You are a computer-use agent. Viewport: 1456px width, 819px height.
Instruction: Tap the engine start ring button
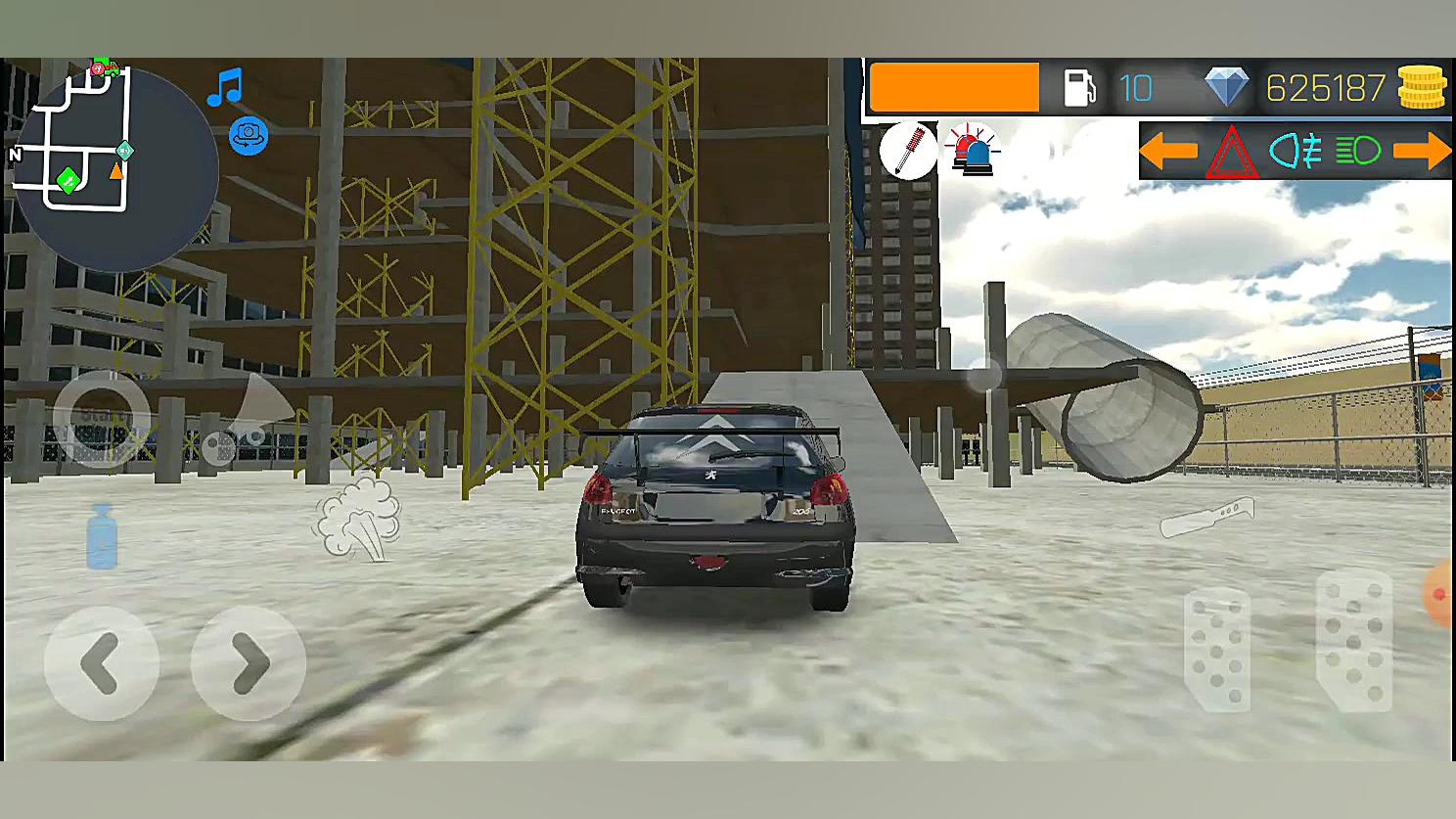point(100,418)
